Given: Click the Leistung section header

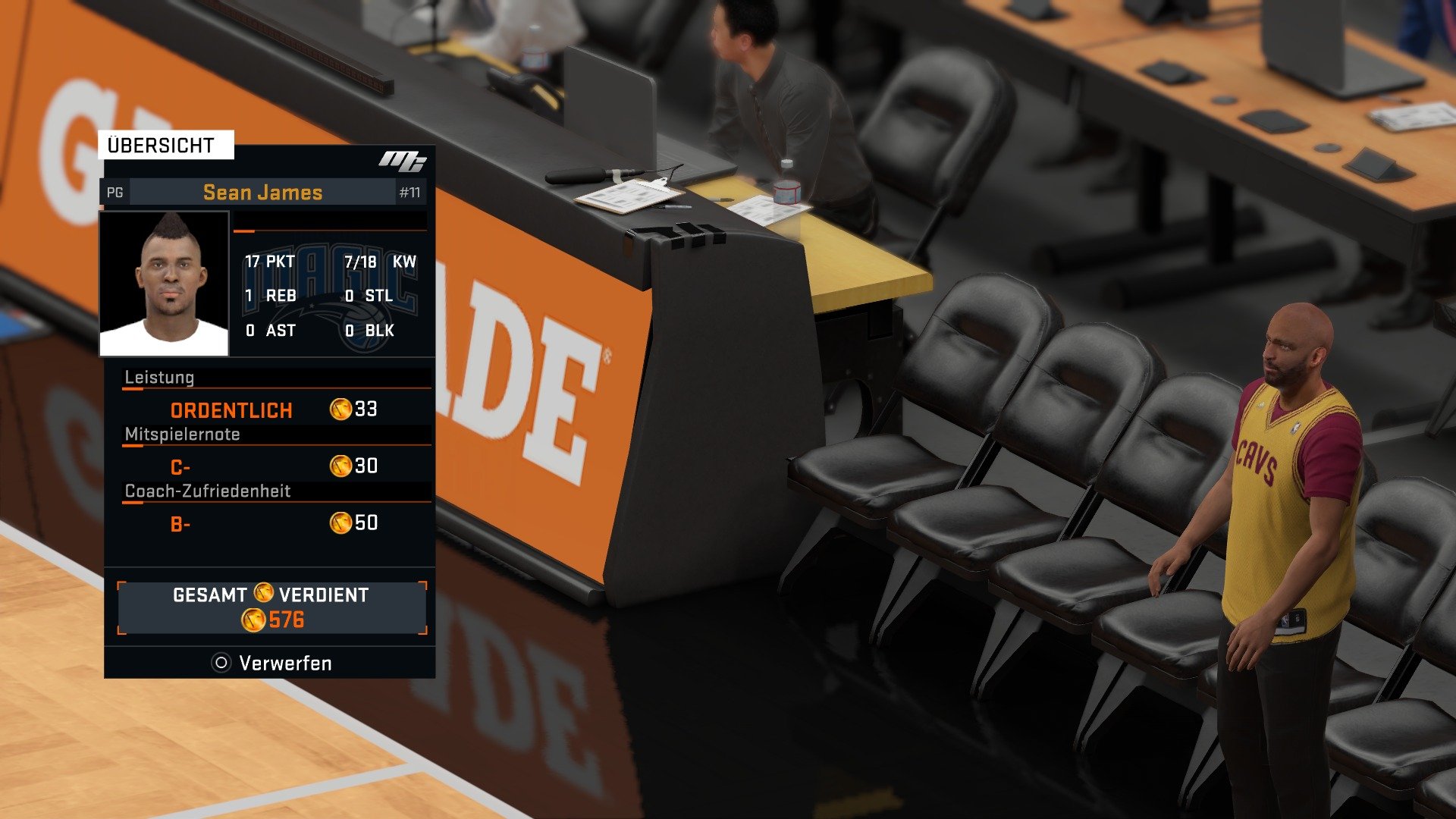Looking at the screenshot, I should [158, 377].
